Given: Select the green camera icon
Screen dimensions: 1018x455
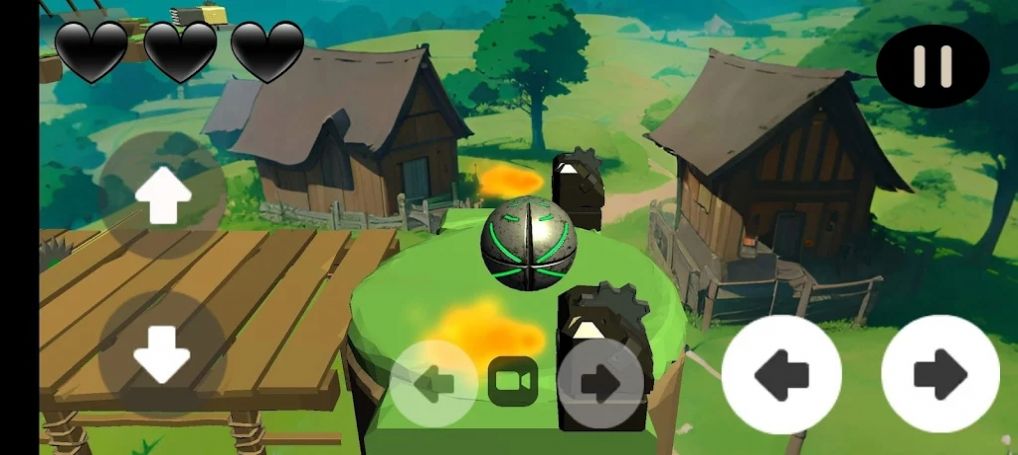Looking at the screenshot, I should (513, 382).
